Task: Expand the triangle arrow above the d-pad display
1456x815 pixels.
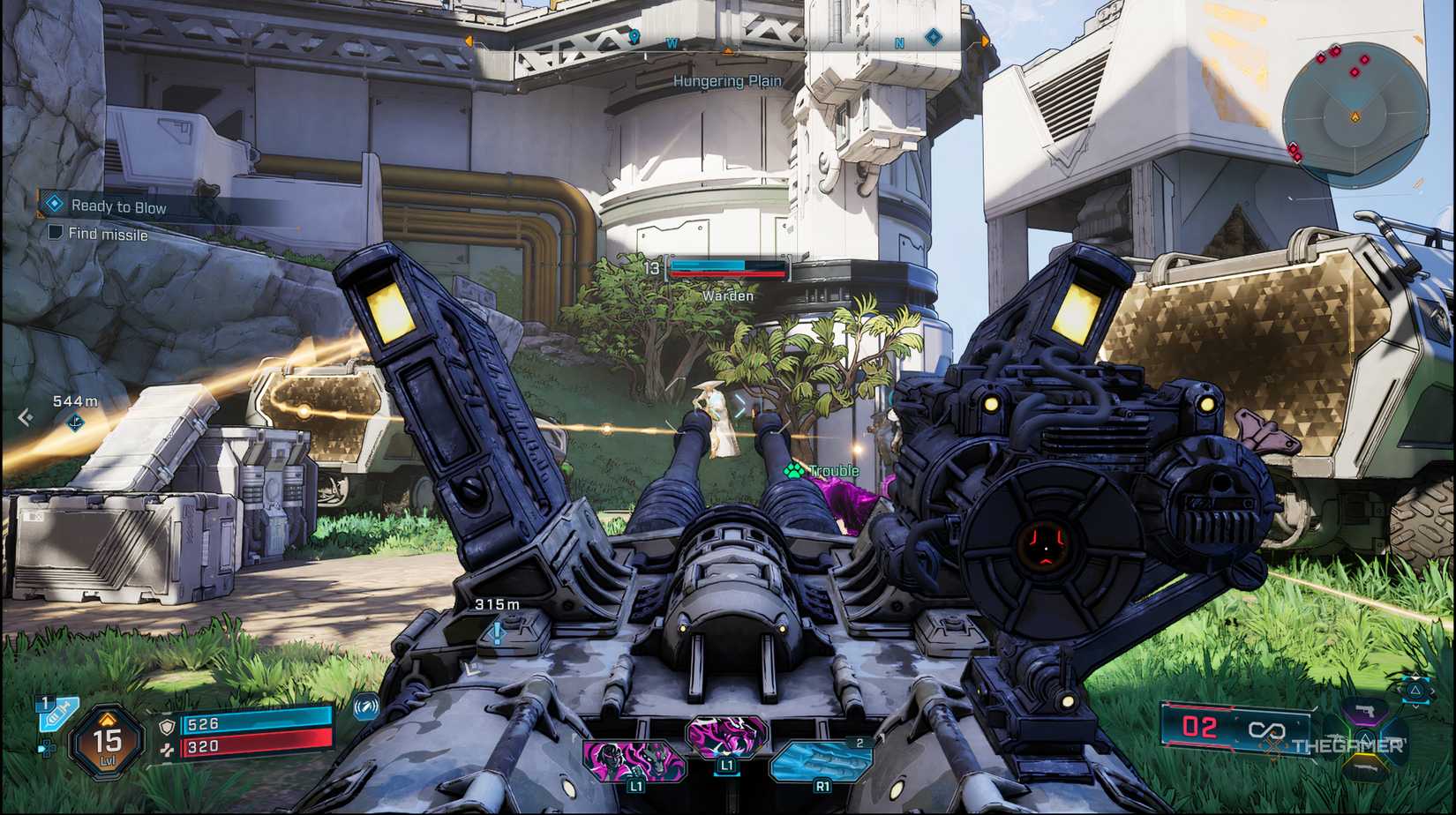Action: click(x=1416, y=676)
